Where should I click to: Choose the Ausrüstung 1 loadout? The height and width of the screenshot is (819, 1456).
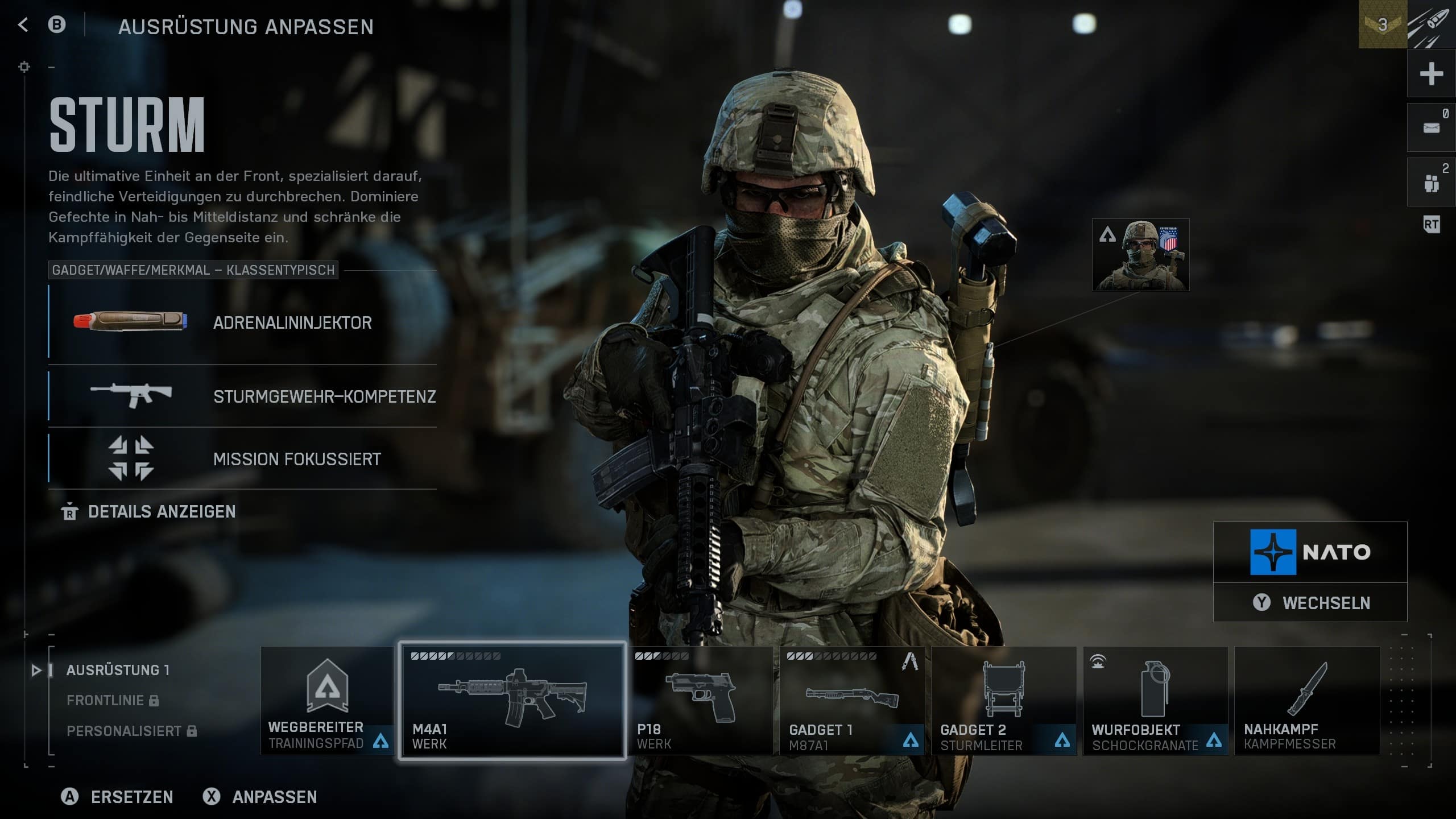(x=118, y=670)
